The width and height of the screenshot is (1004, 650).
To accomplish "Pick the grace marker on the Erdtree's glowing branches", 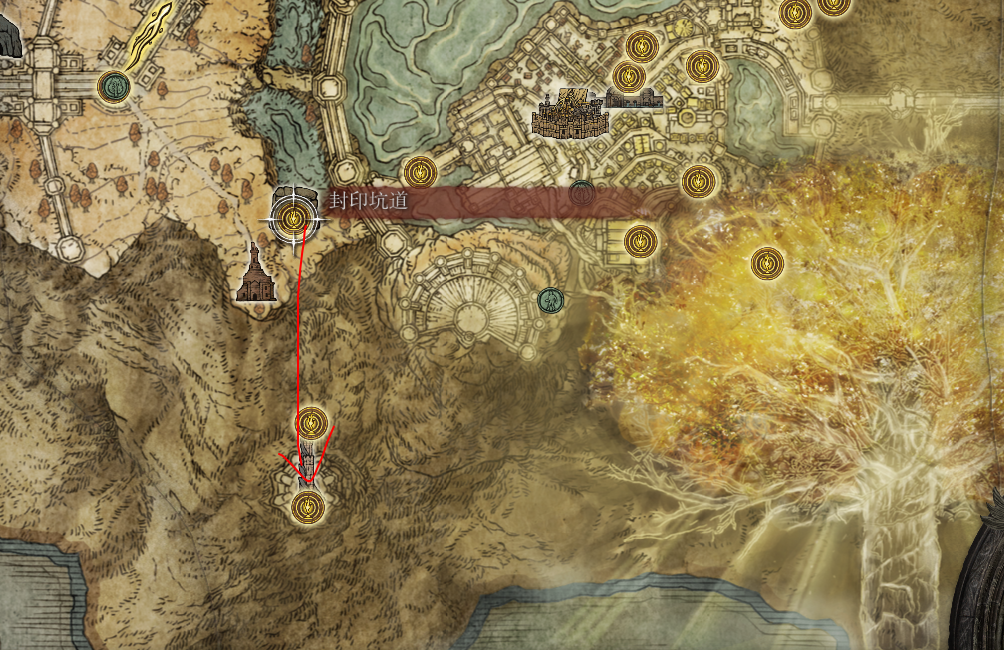I will click(767, 263).
